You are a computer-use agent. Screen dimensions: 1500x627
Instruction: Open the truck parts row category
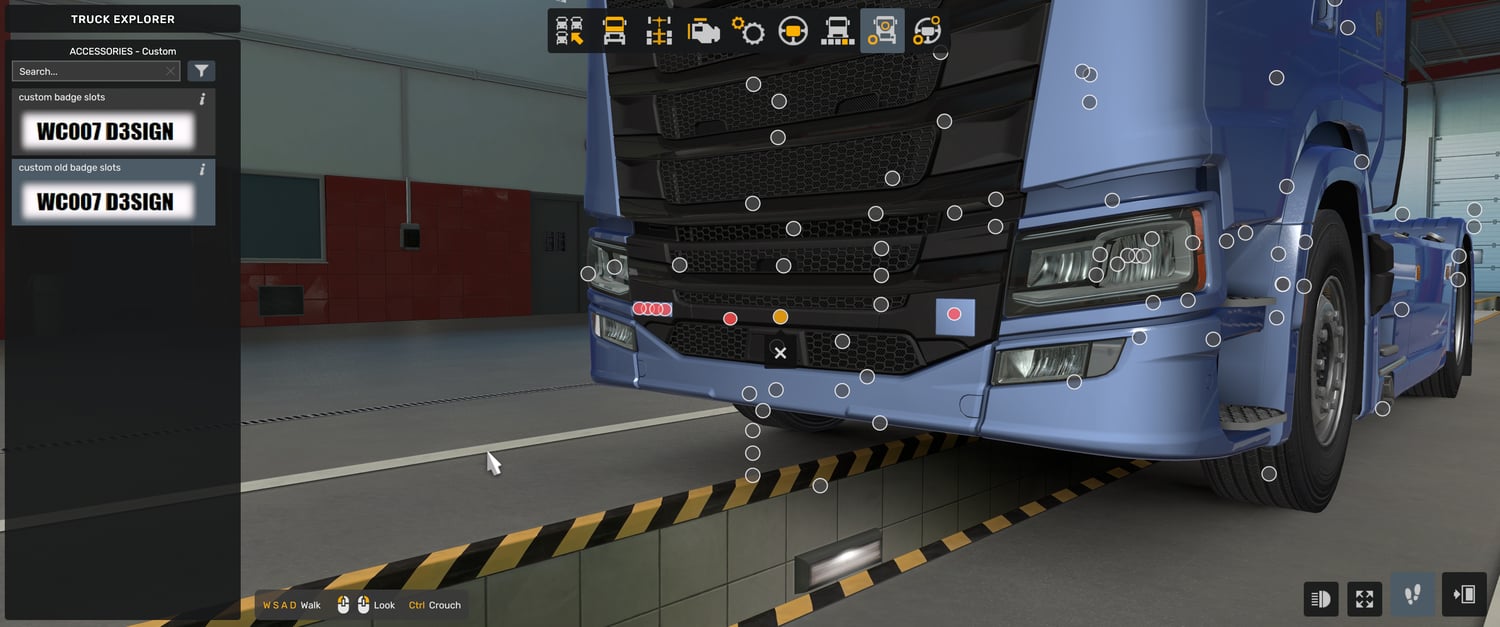tap(837, 31)
